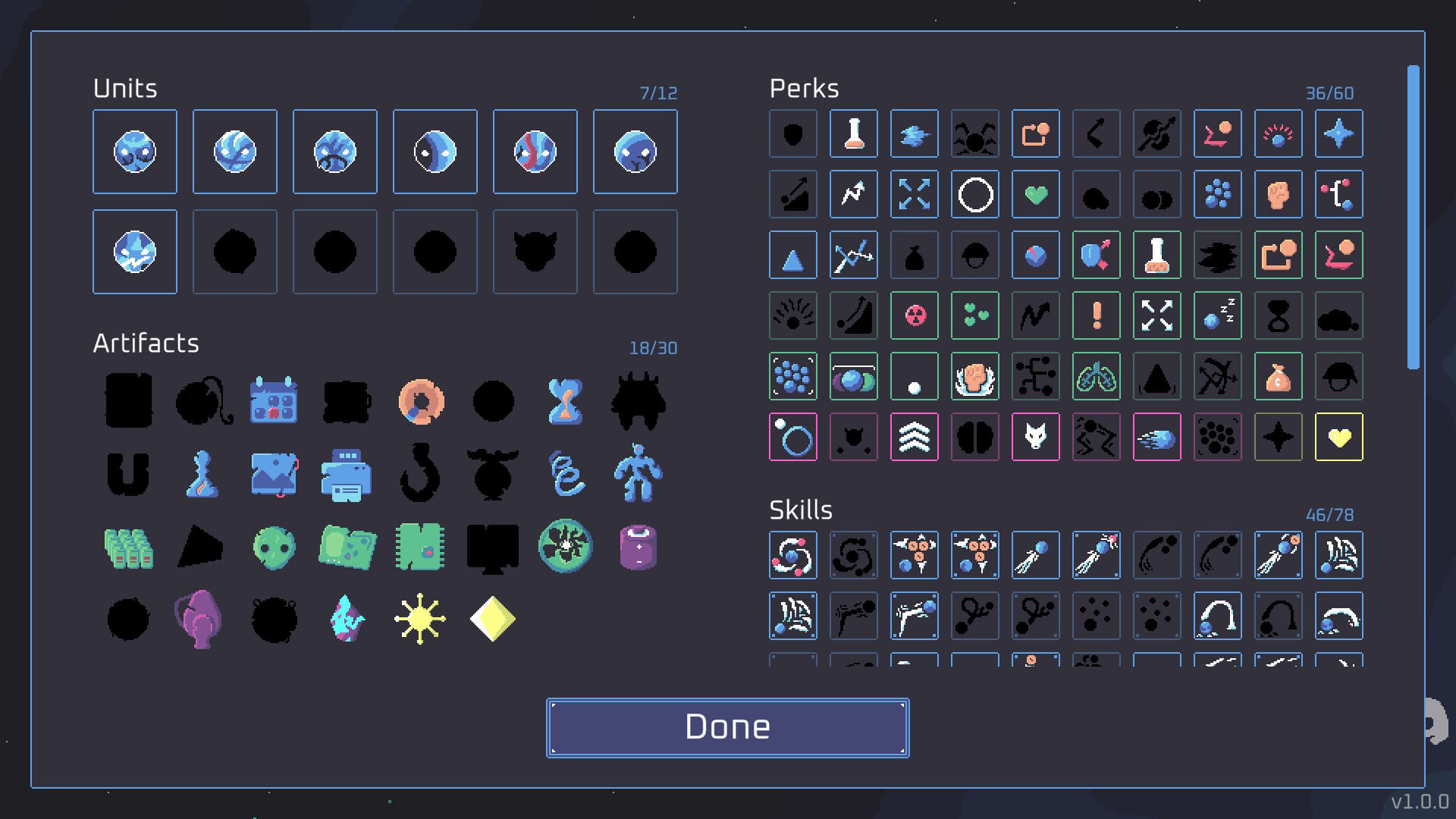Click the Done button
Screen dimensions: 1456x819
pos(726,726)
